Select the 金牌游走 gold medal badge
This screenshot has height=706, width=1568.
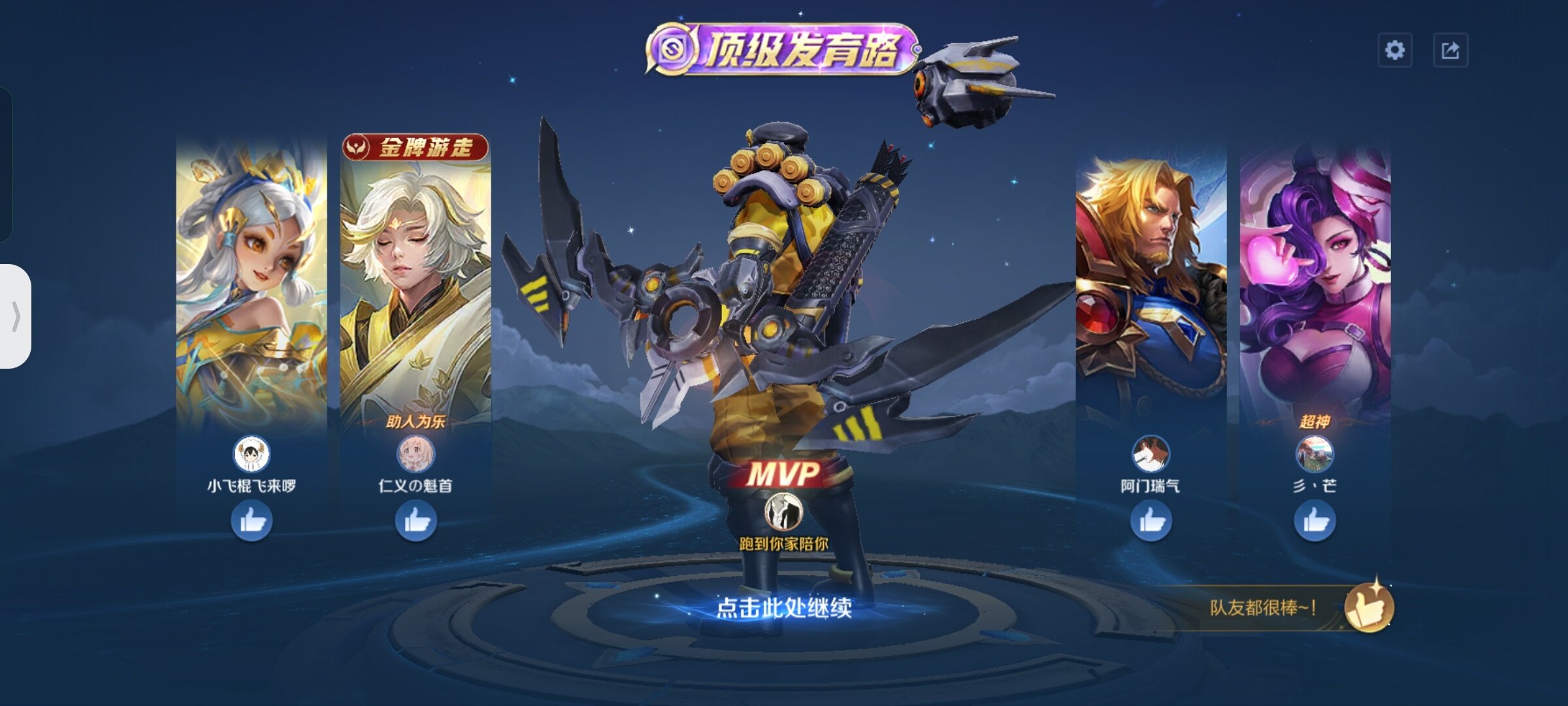pos(416,148)
